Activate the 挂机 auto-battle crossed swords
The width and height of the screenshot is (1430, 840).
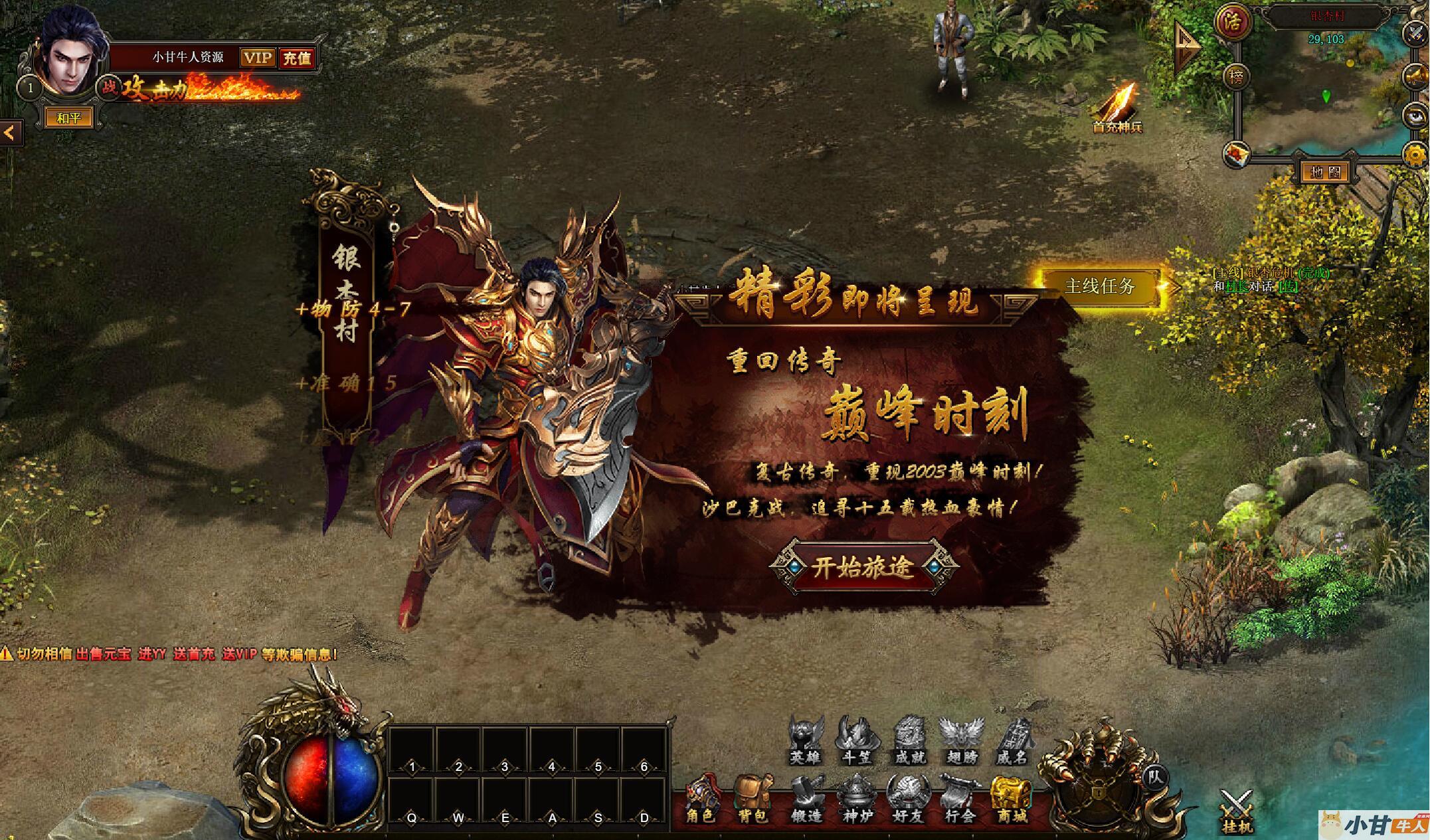1236,811
